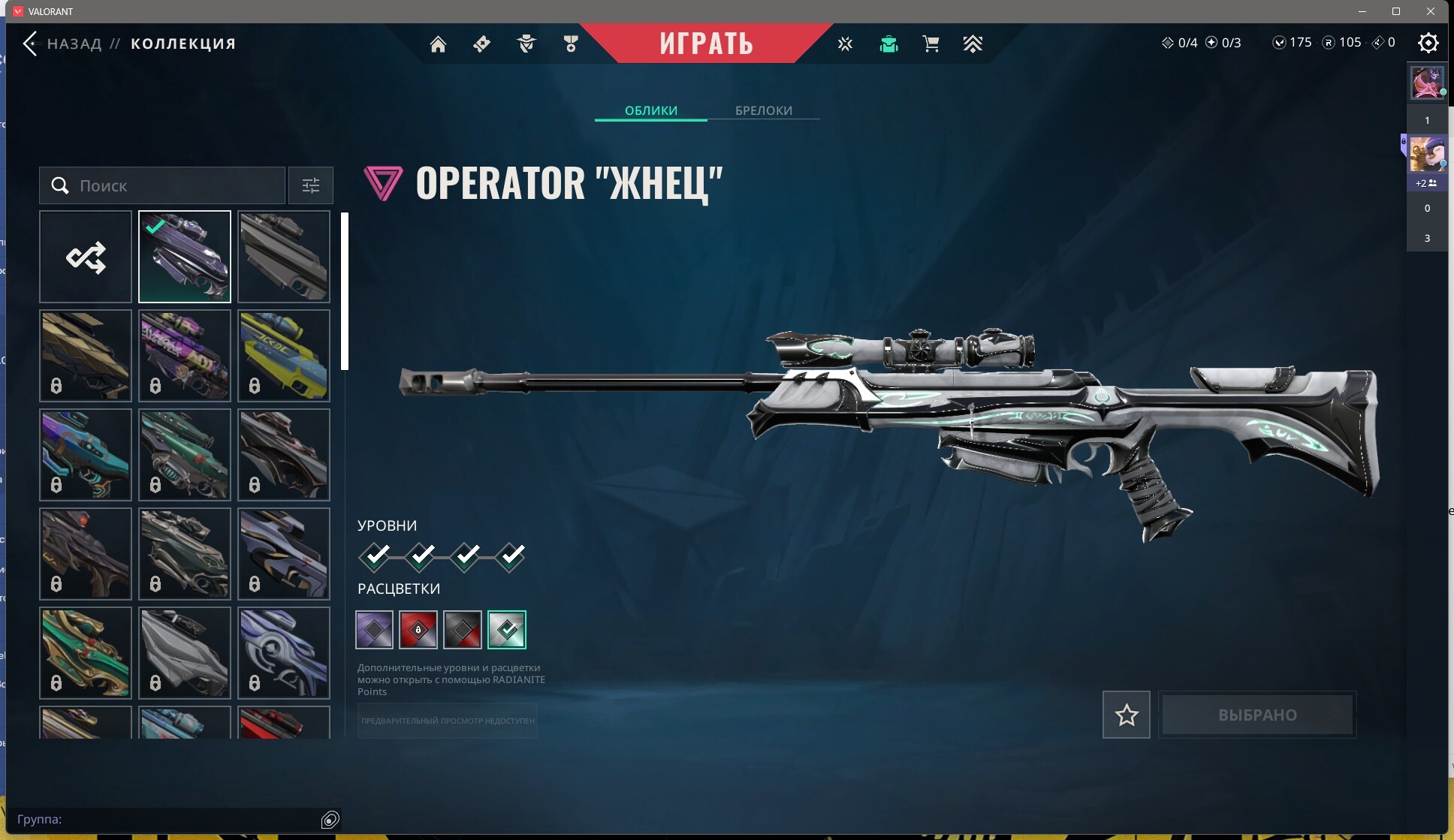
Task: Open the home screen icon
Action: click(439, 44)
